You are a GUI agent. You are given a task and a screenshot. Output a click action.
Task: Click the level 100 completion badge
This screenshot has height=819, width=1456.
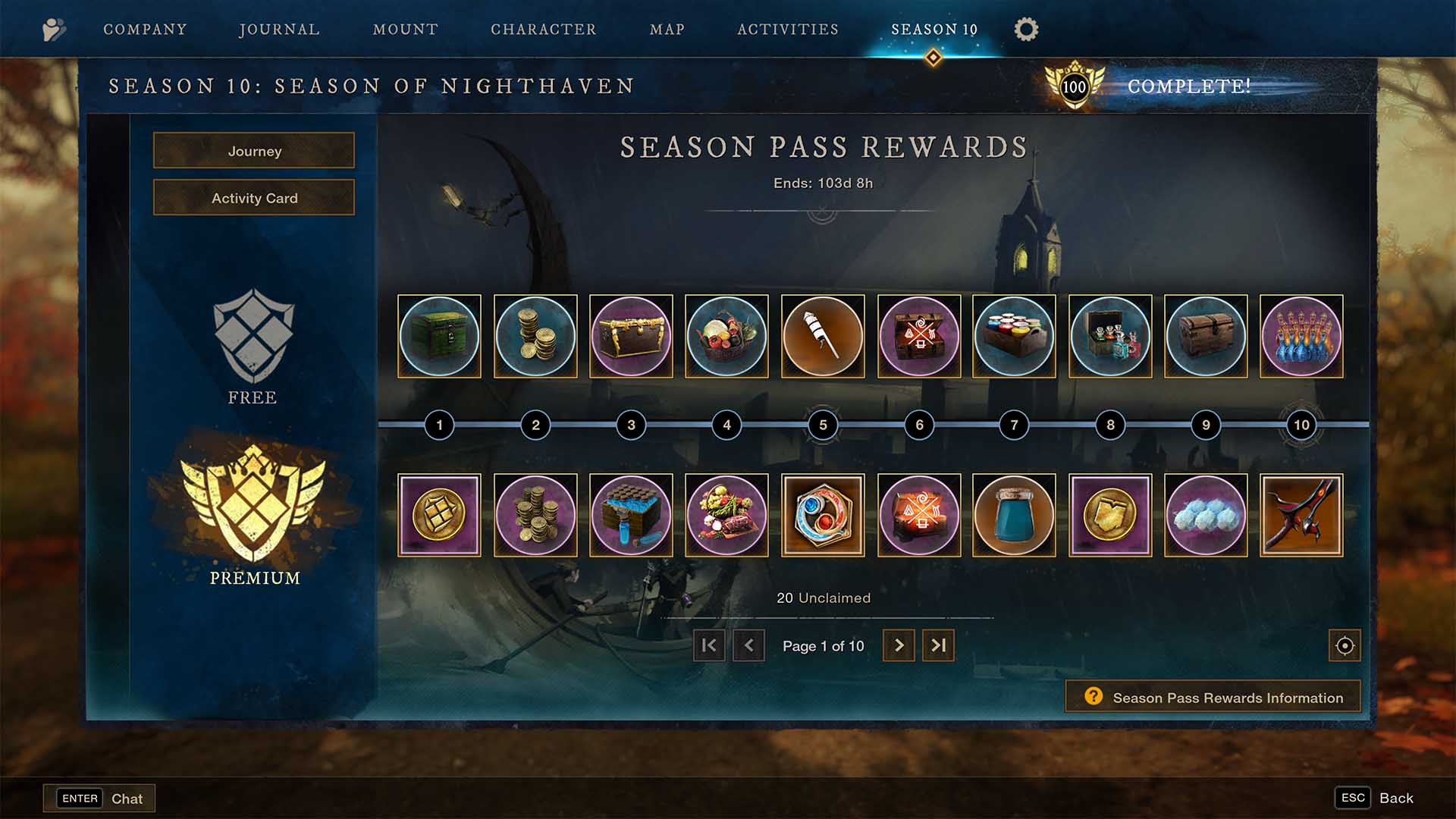(1075, 86)
